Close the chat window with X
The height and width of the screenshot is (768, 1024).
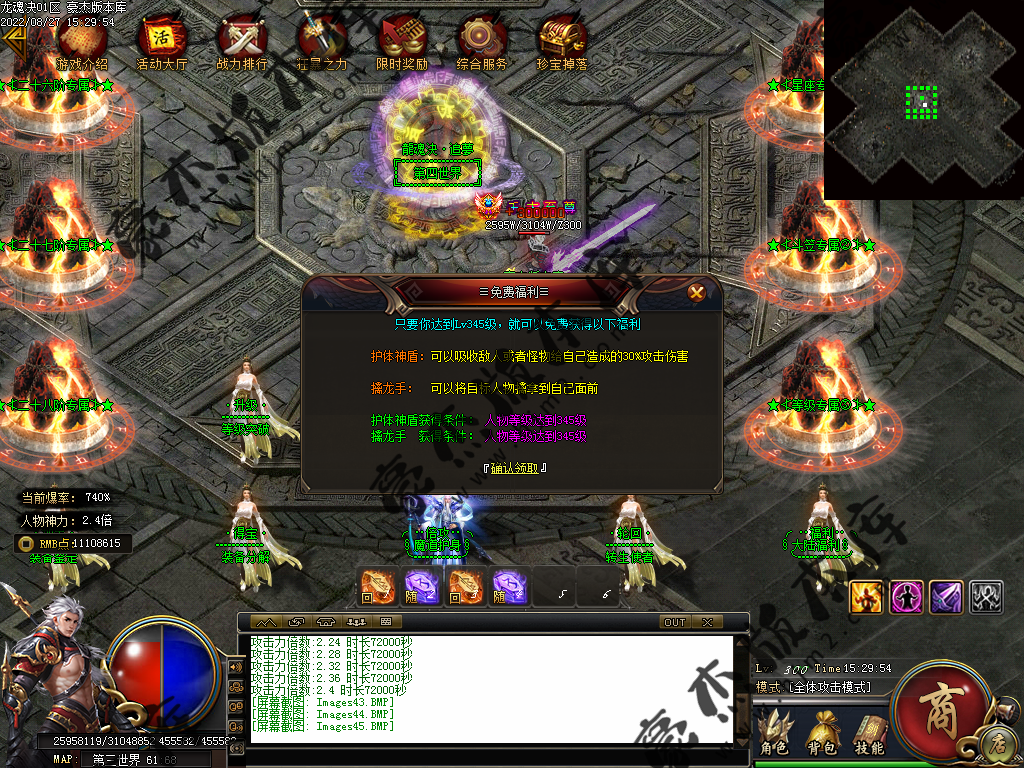pos(707,622)
